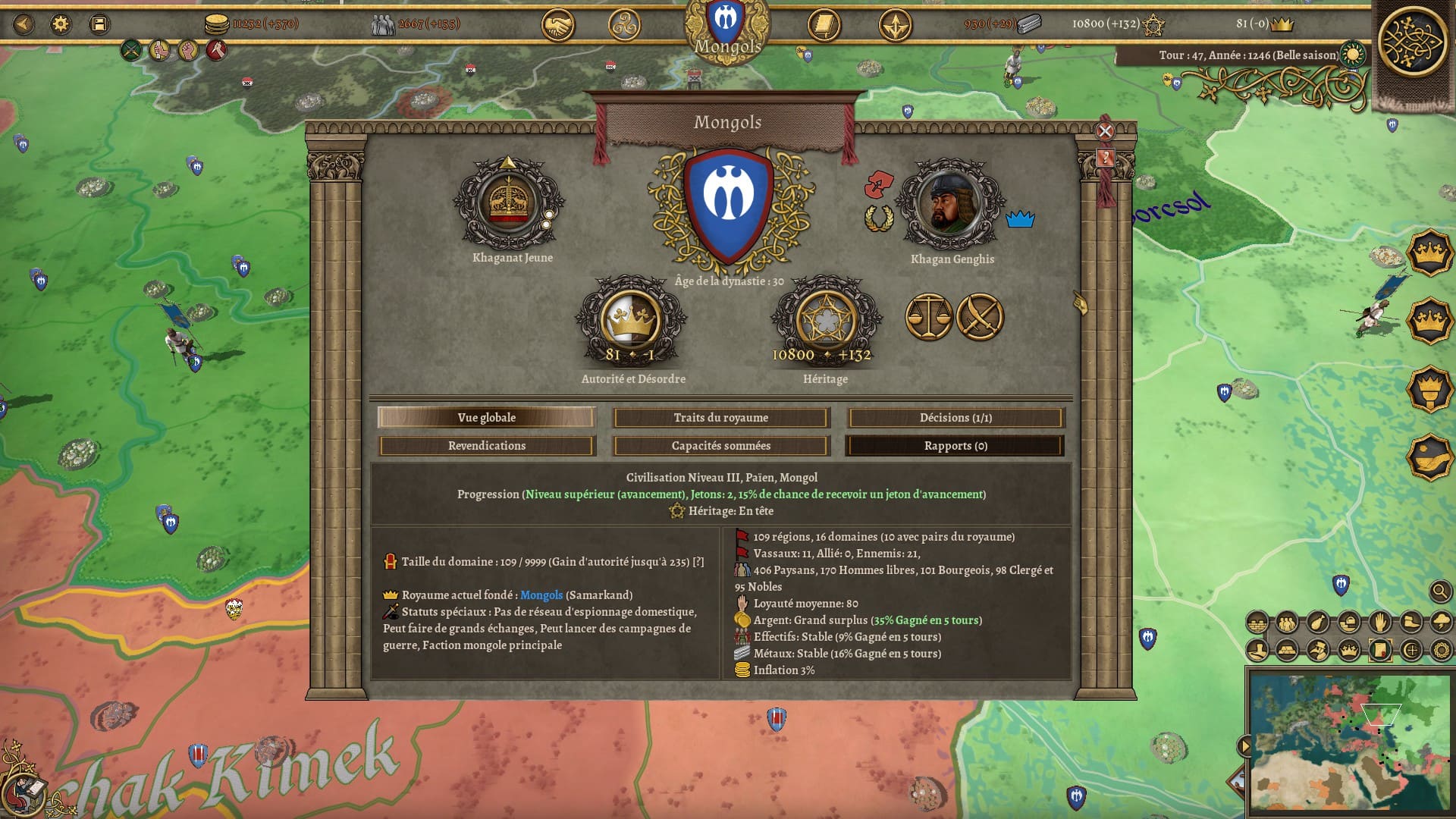Open the Capacités sommées tab

[x=720, y=446]
